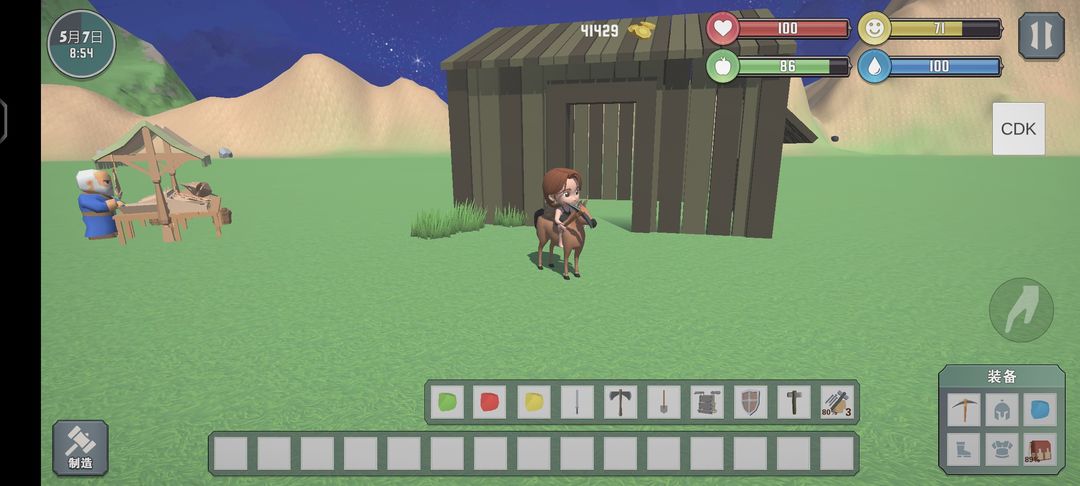1080x486 pixels.
Task: Click the chest armor equipment slot
Action: [1002, 448]
